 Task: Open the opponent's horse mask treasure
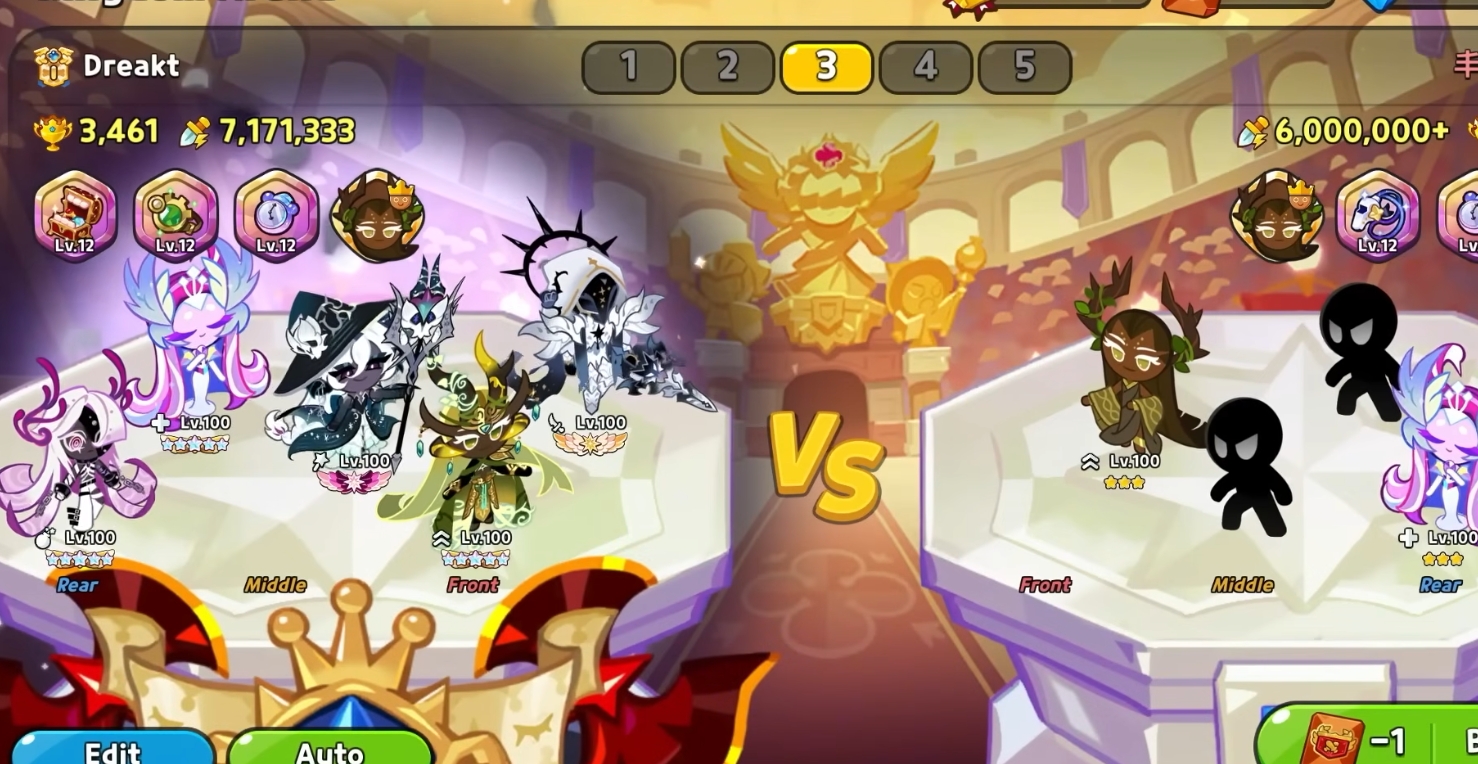pyautogui.click(x=1378, y=215)
